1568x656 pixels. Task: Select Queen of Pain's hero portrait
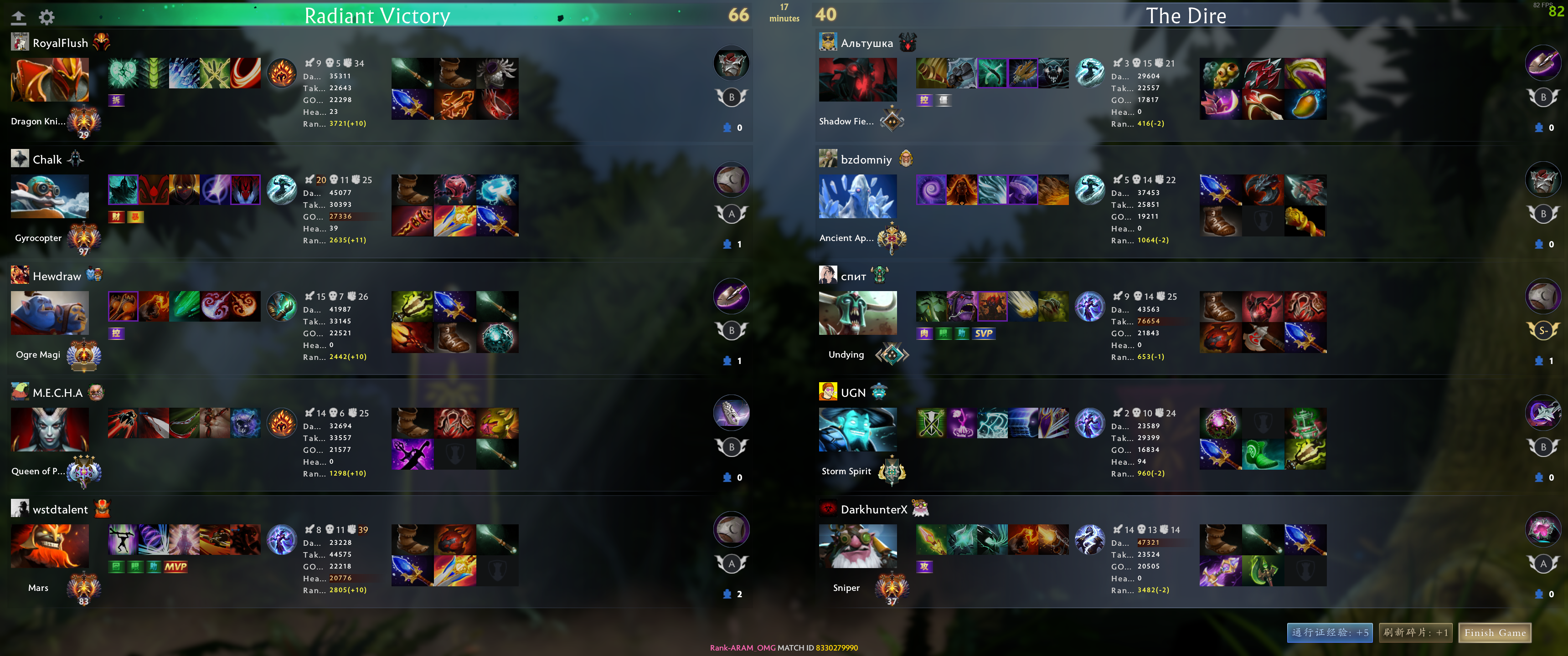49,429
